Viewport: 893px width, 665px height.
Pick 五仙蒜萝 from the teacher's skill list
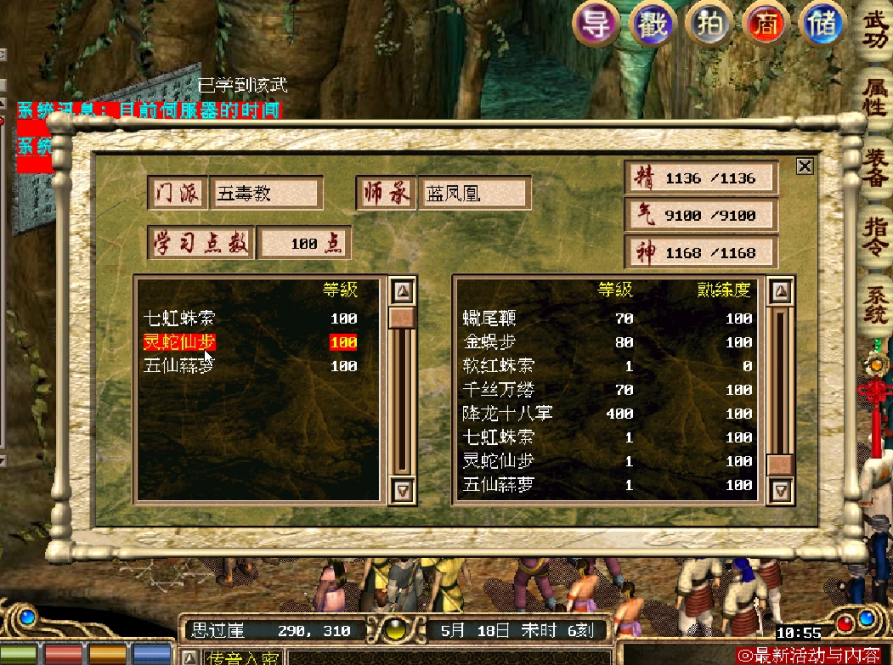[x=178, y=366]
